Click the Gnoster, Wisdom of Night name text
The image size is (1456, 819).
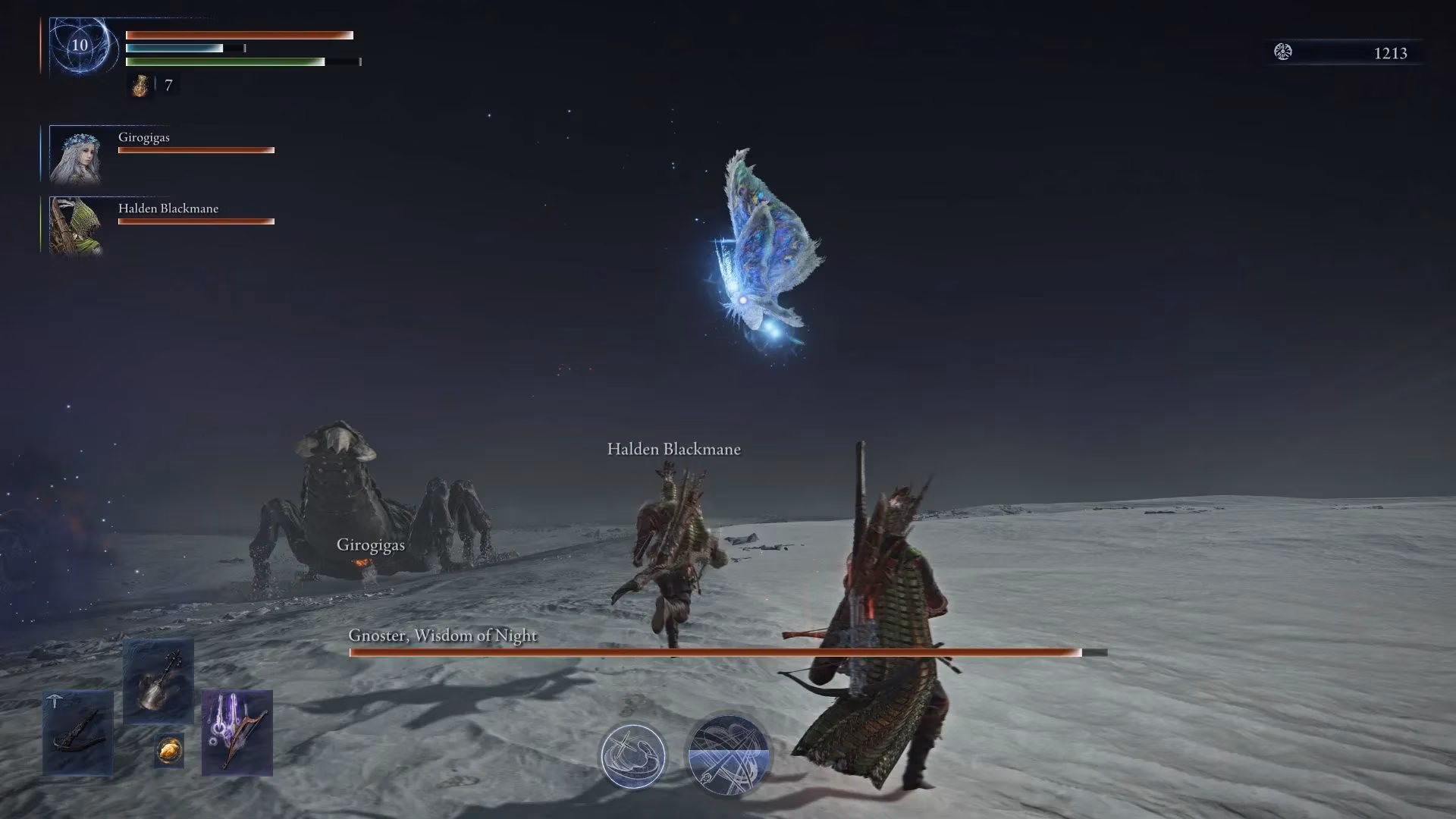coord(442,636)
